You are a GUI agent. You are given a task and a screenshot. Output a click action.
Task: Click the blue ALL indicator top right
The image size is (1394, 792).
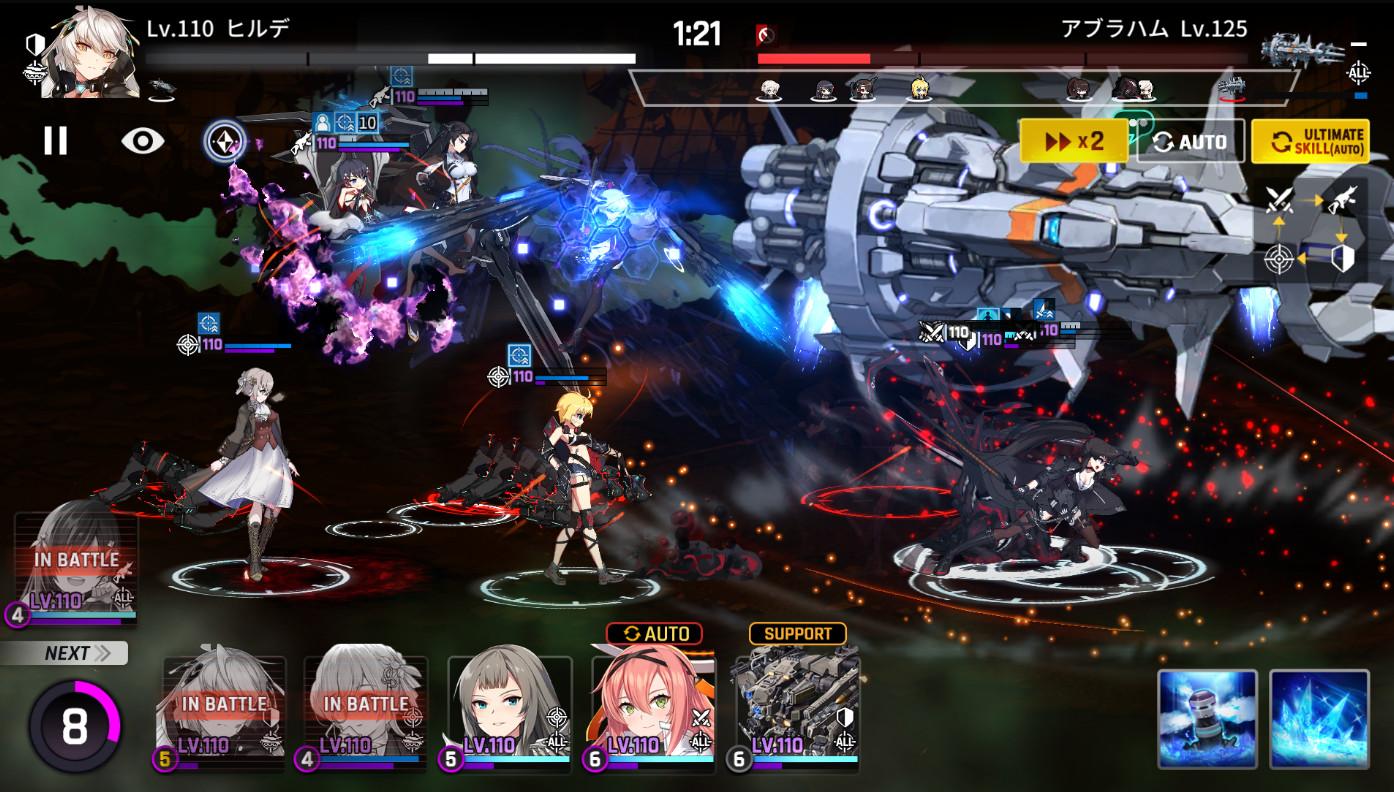click(x=1357, y=73)
